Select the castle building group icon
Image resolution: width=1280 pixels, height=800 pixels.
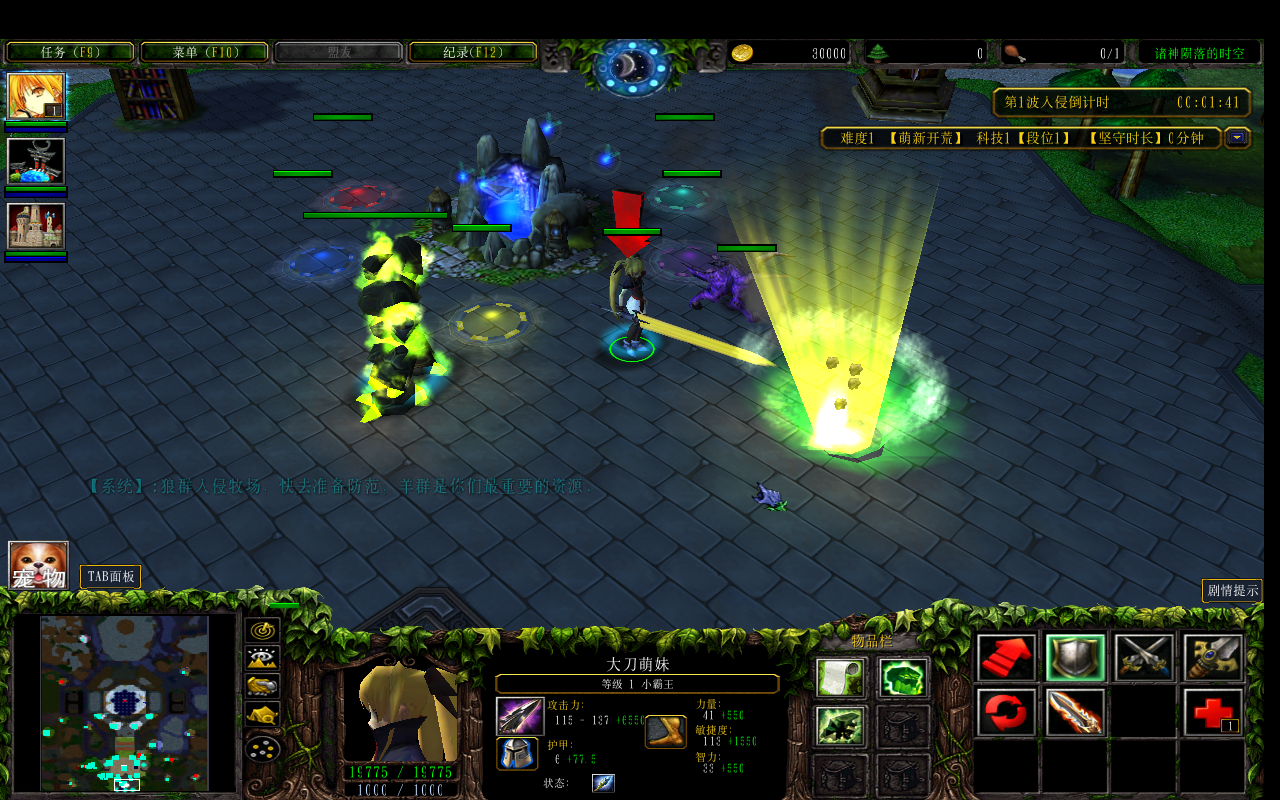click(36, 226)
